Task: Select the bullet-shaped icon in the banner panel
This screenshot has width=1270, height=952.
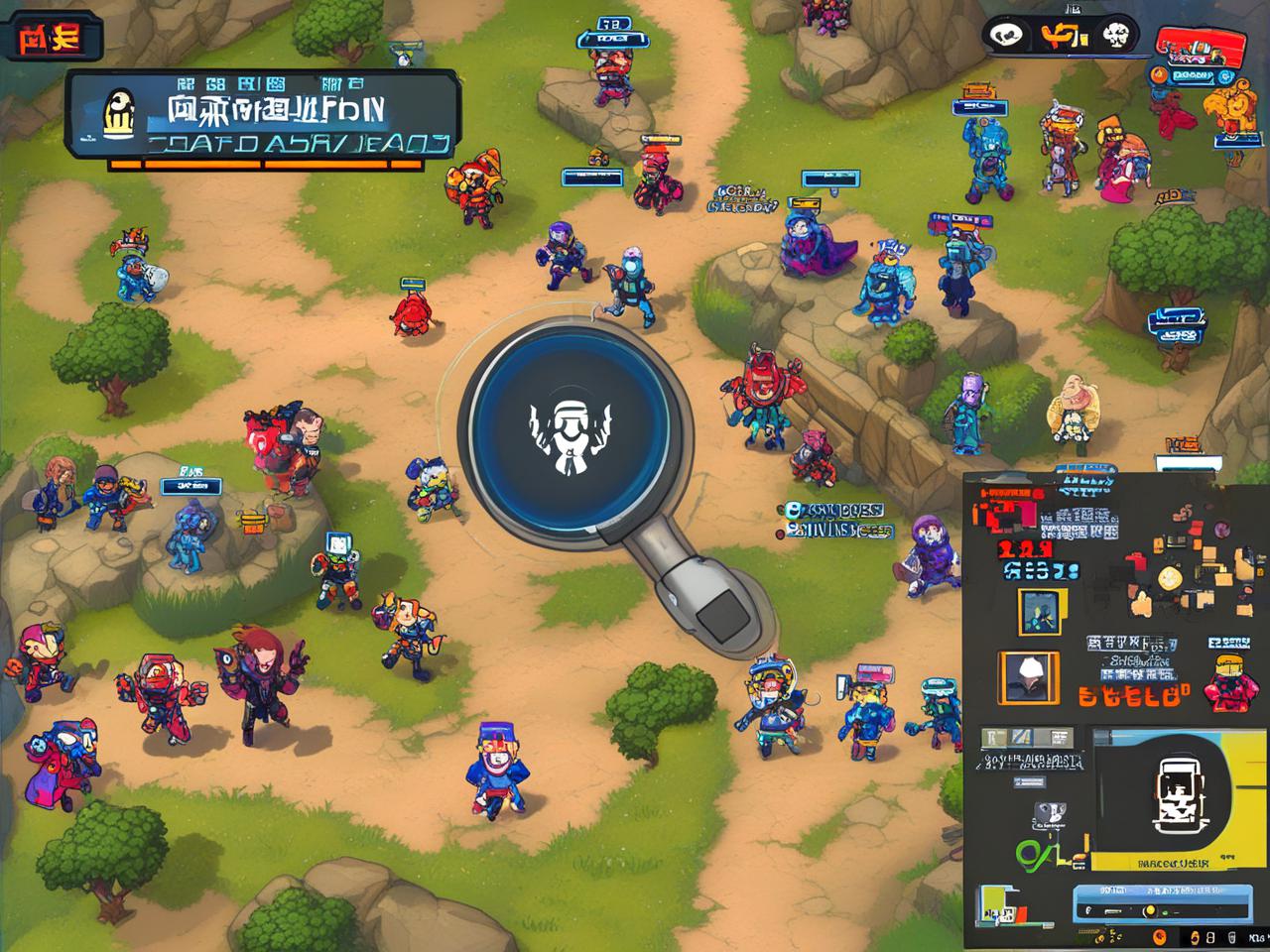Action: [x=119, y=113]
